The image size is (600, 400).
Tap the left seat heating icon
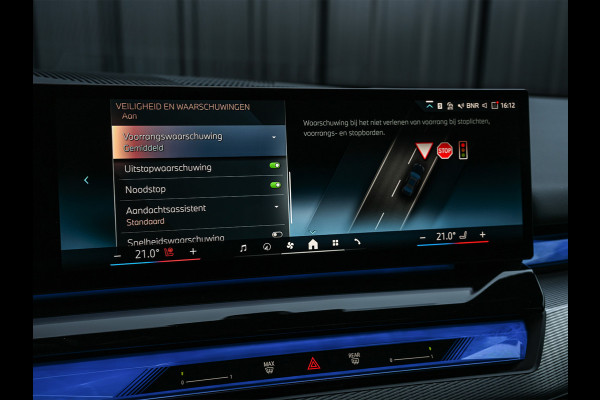click(168, 253)
